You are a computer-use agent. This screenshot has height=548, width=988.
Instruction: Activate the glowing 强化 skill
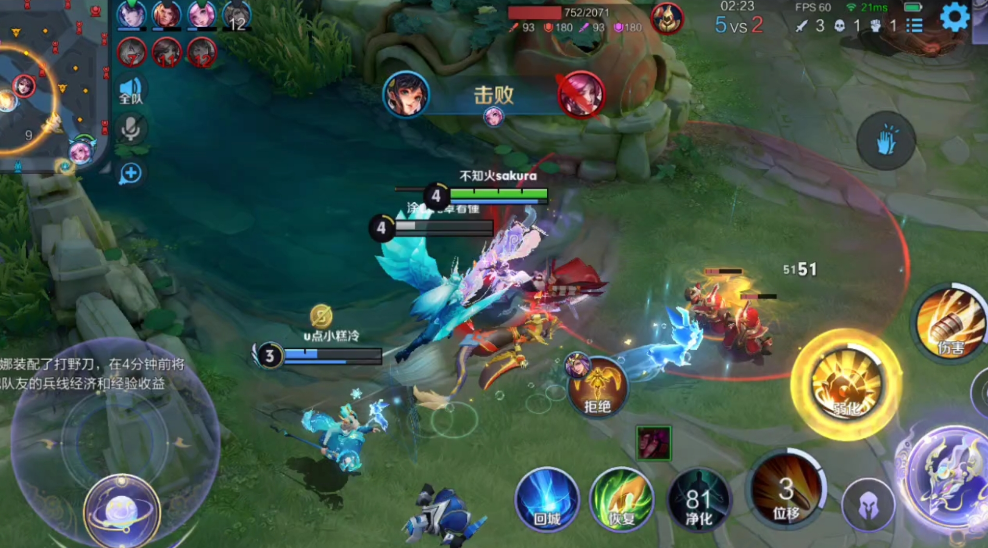[x=838, y=384]
